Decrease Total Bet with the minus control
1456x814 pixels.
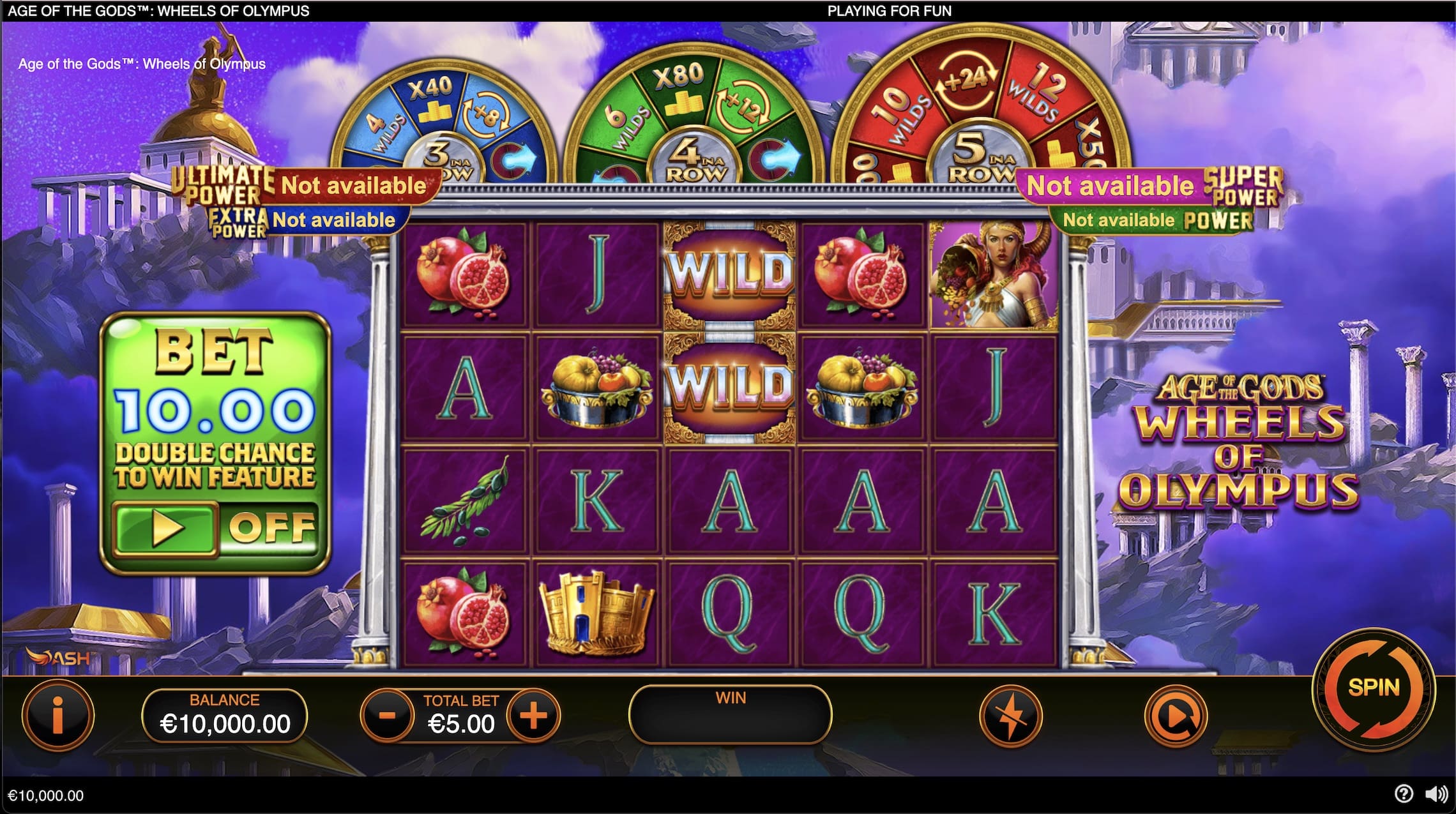coord(387,716)
